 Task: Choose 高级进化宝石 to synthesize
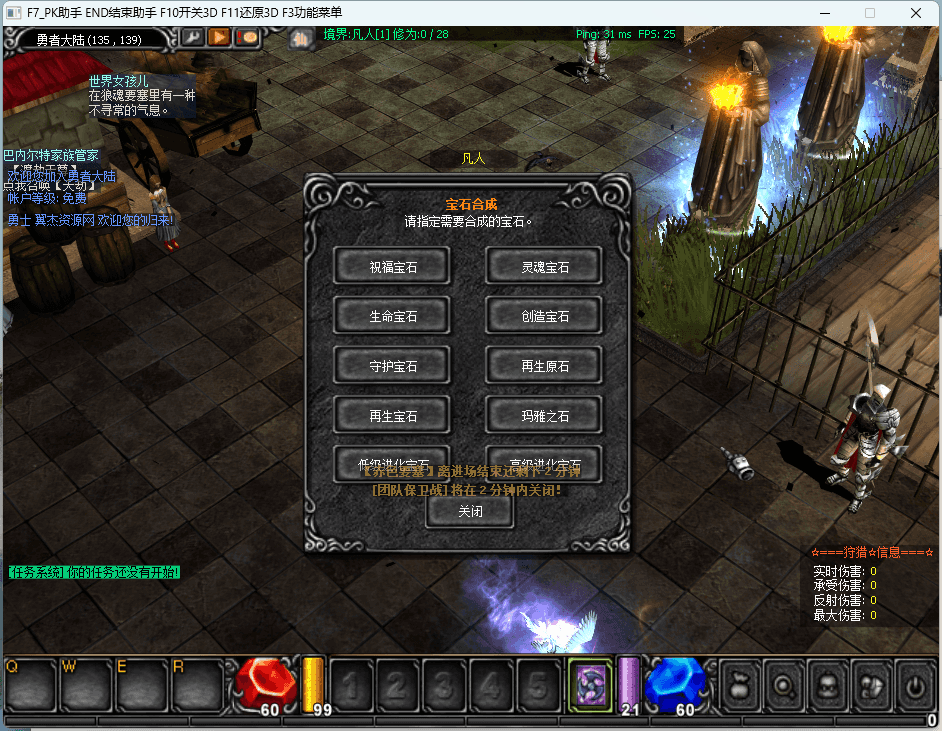[x=544, y=462]
